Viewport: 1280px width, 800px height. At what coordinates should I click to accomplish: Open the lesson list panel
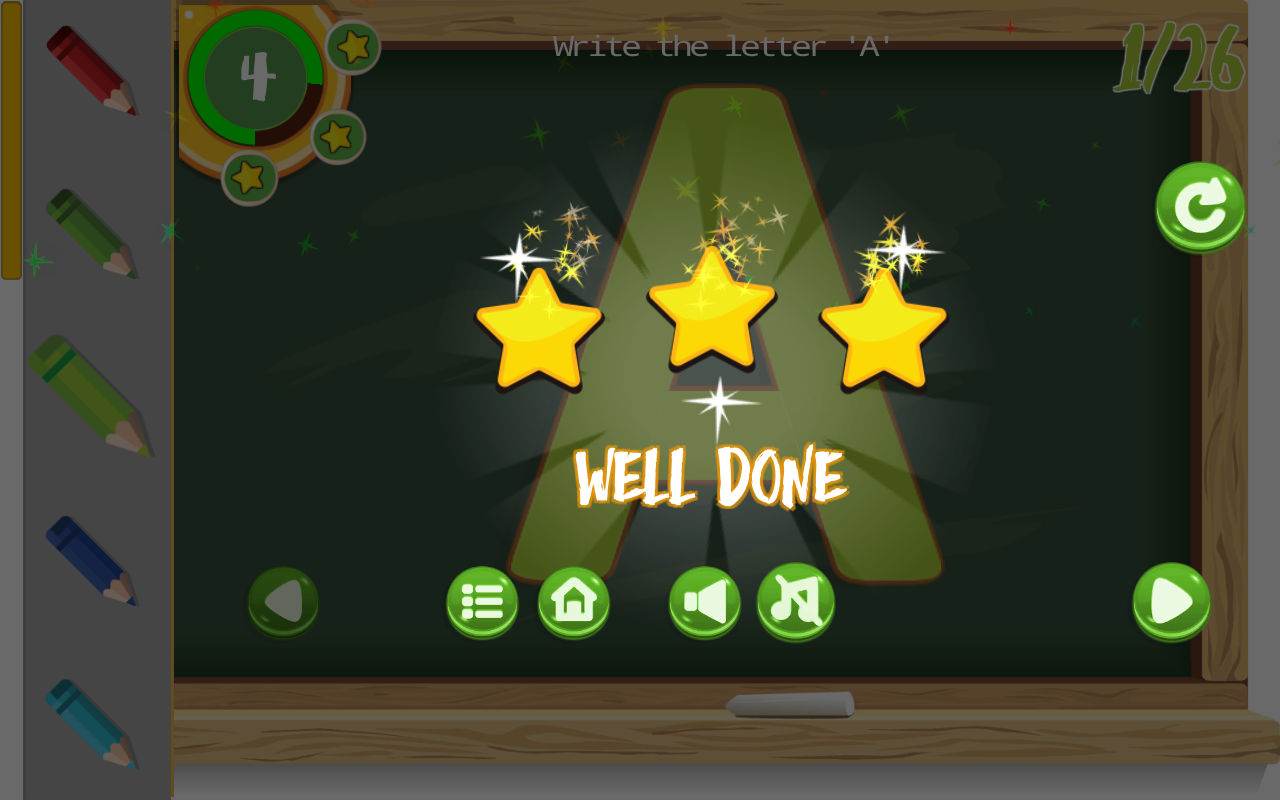pyautogui.click(x=482, y=601)
